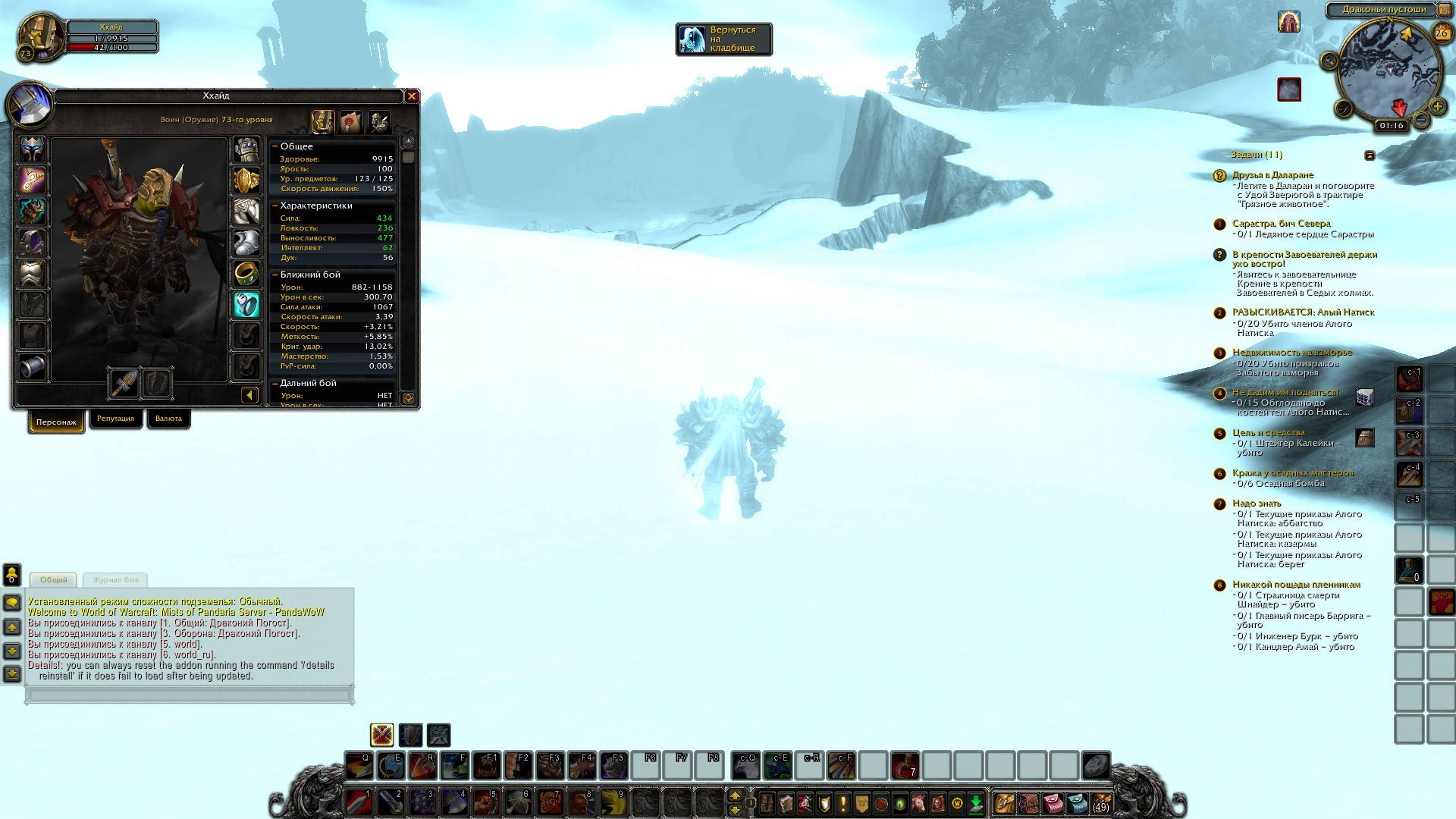Collapse the Общее stats section
The width and height of the screenshot is (1456, 819).
pyautogui.click(x=276, y=146)
